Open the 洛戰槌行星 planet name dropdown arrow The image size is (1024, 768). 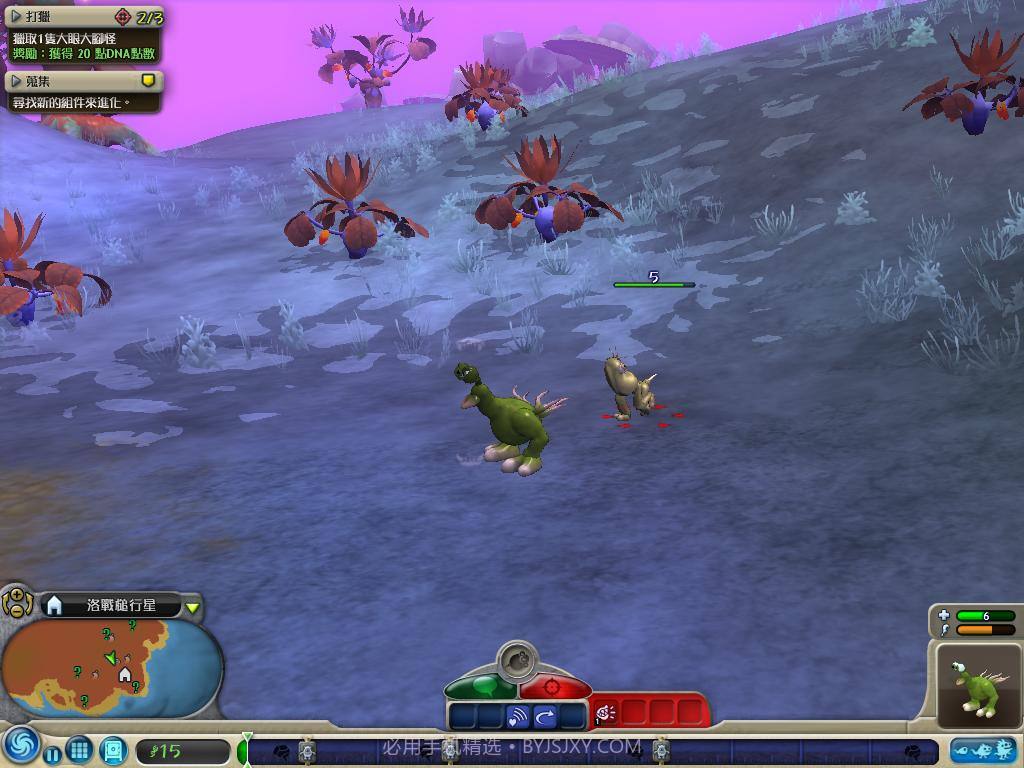tap(193, 607)
